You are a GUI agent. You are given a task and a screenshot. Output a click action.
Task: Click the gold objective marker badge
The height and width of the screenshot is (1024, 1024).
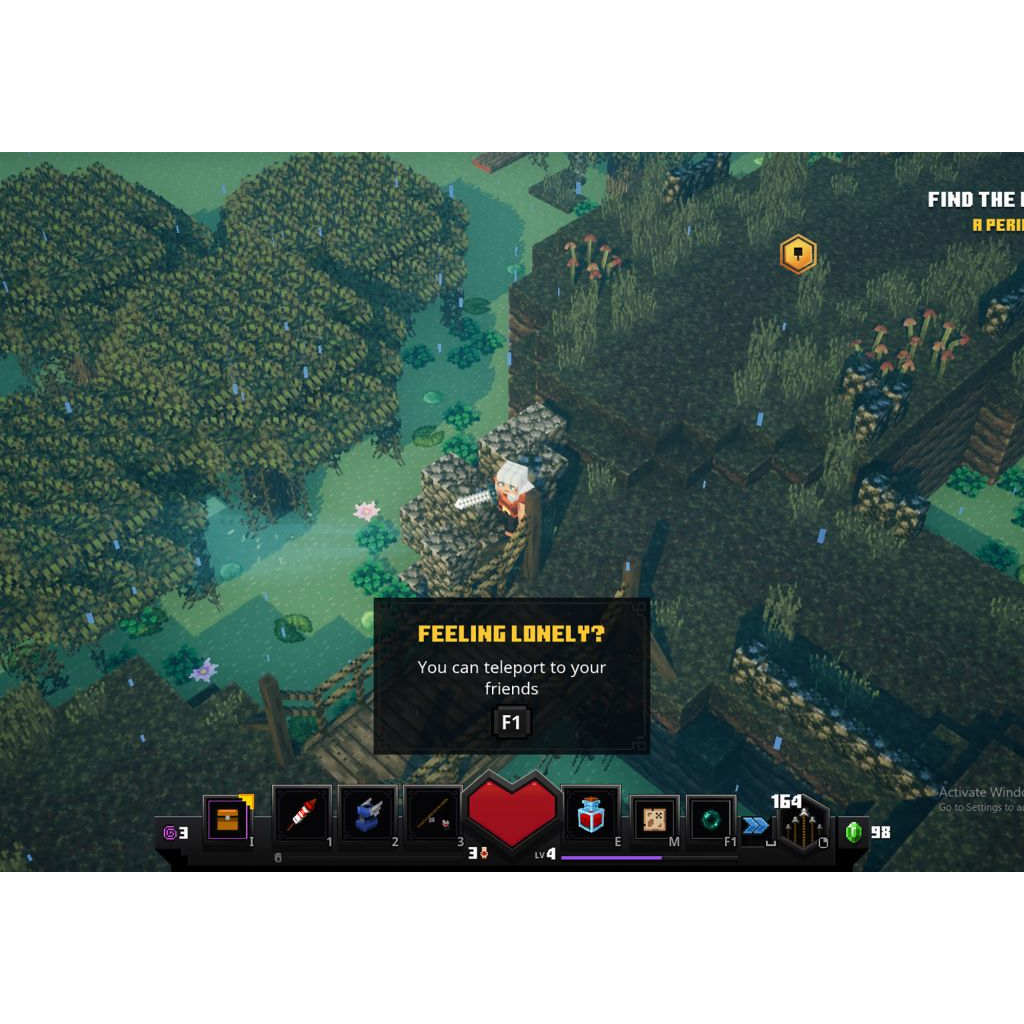pyautogui.click(x=797, y=255)
